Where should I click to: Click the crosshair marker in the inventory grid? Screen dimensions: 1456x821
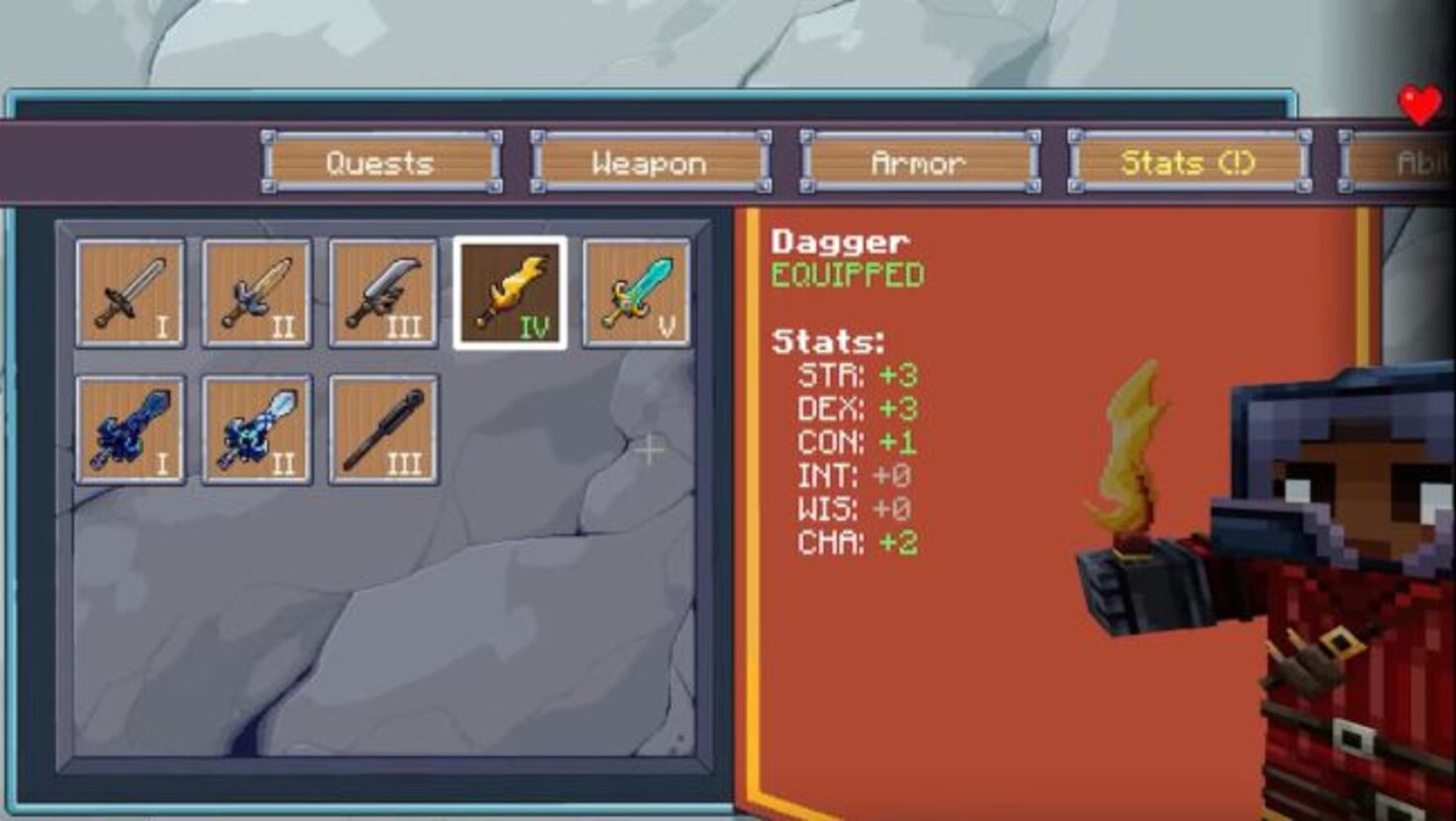tap(650, 449)
